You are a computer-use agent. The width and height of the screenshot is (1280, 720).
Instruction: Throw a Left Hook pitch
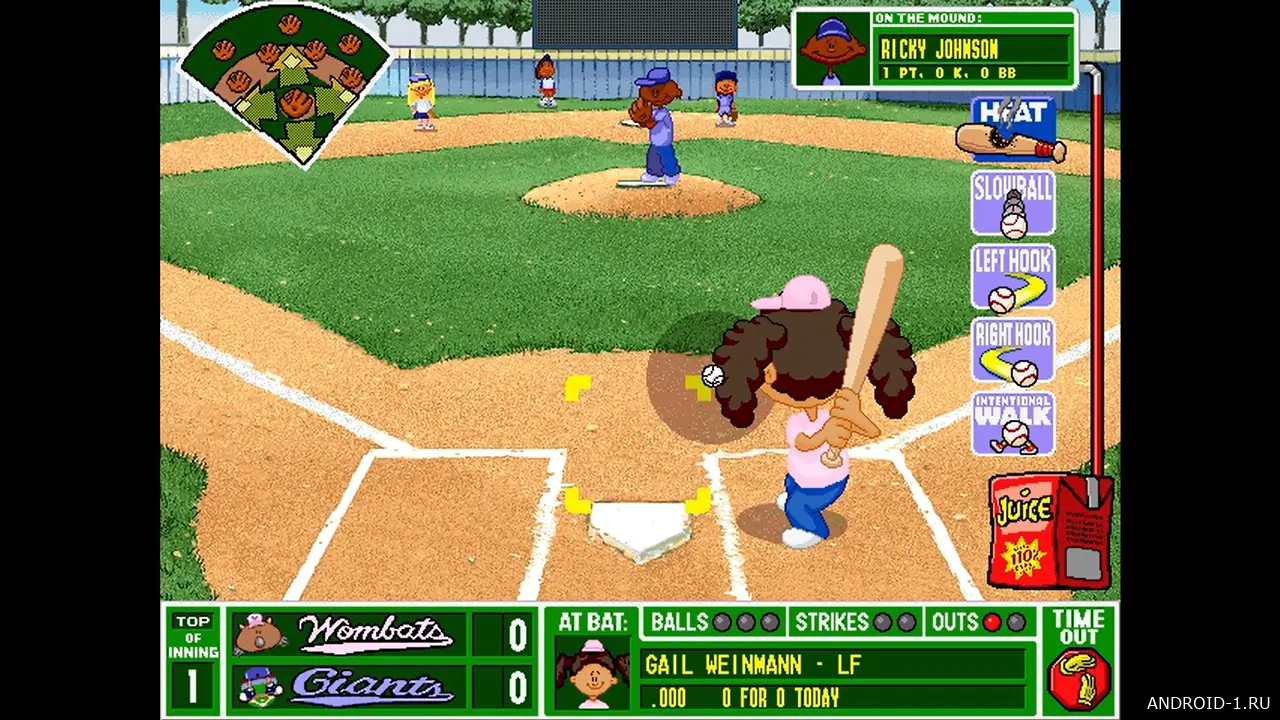click(x=1013, y=277)
